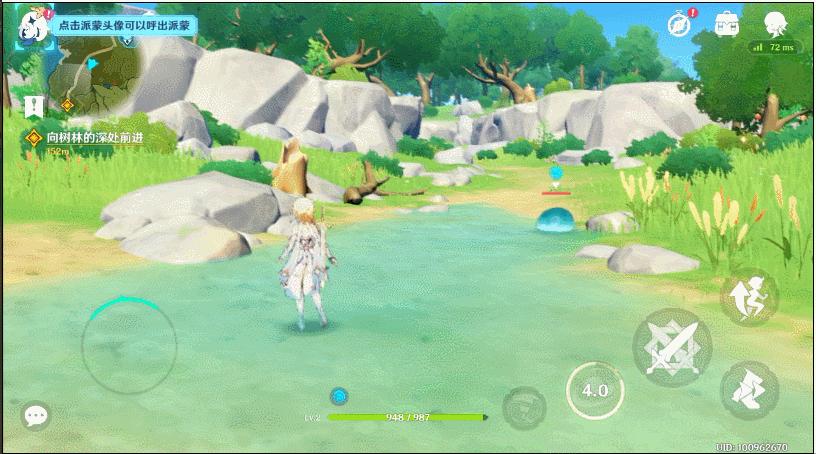The width and height of the screenshot is (816, 454).
Task: Tap the jump button
Action: pos(749,295)
